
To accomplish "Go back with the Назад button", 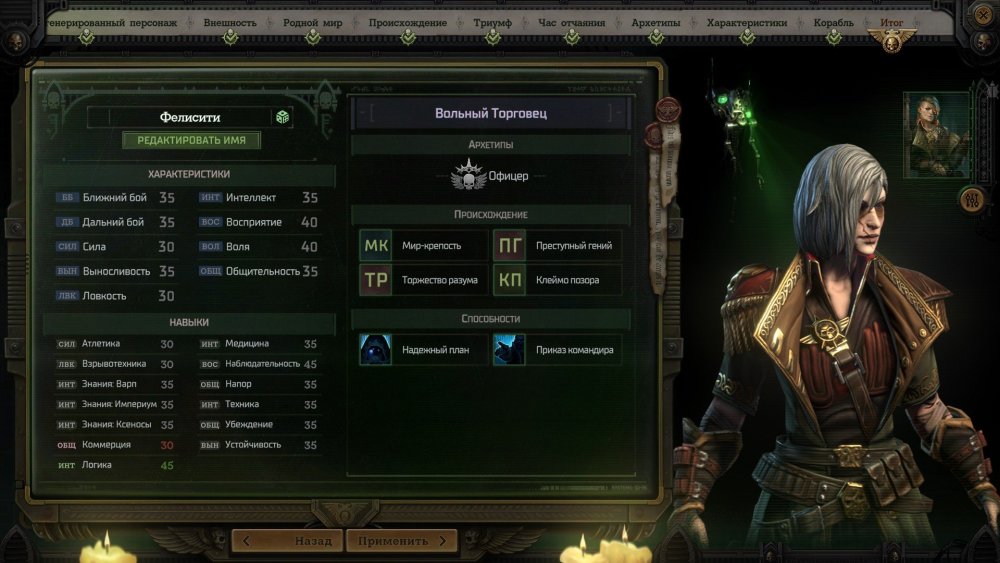I will click(x=288, y=541).
